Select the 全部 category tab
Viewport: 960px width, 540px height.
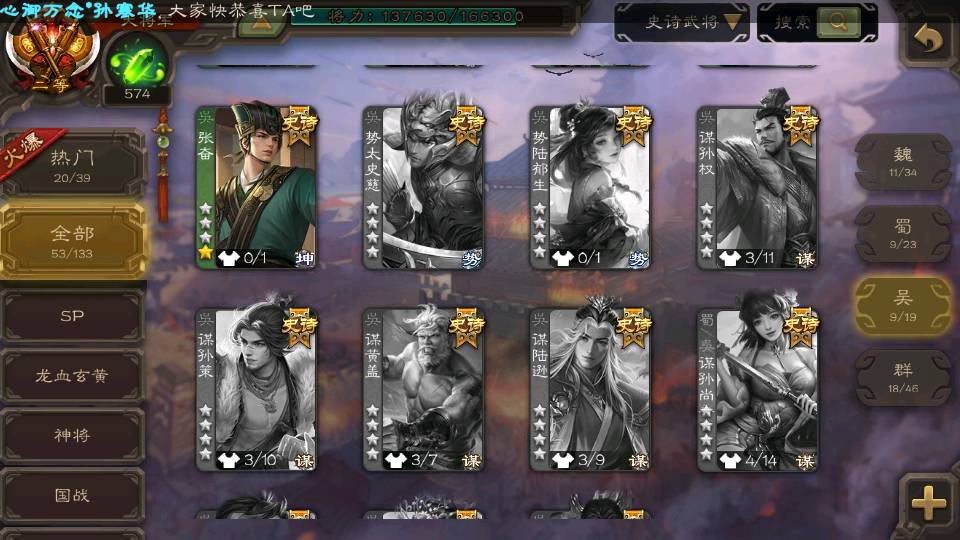[x=73, y=240]
